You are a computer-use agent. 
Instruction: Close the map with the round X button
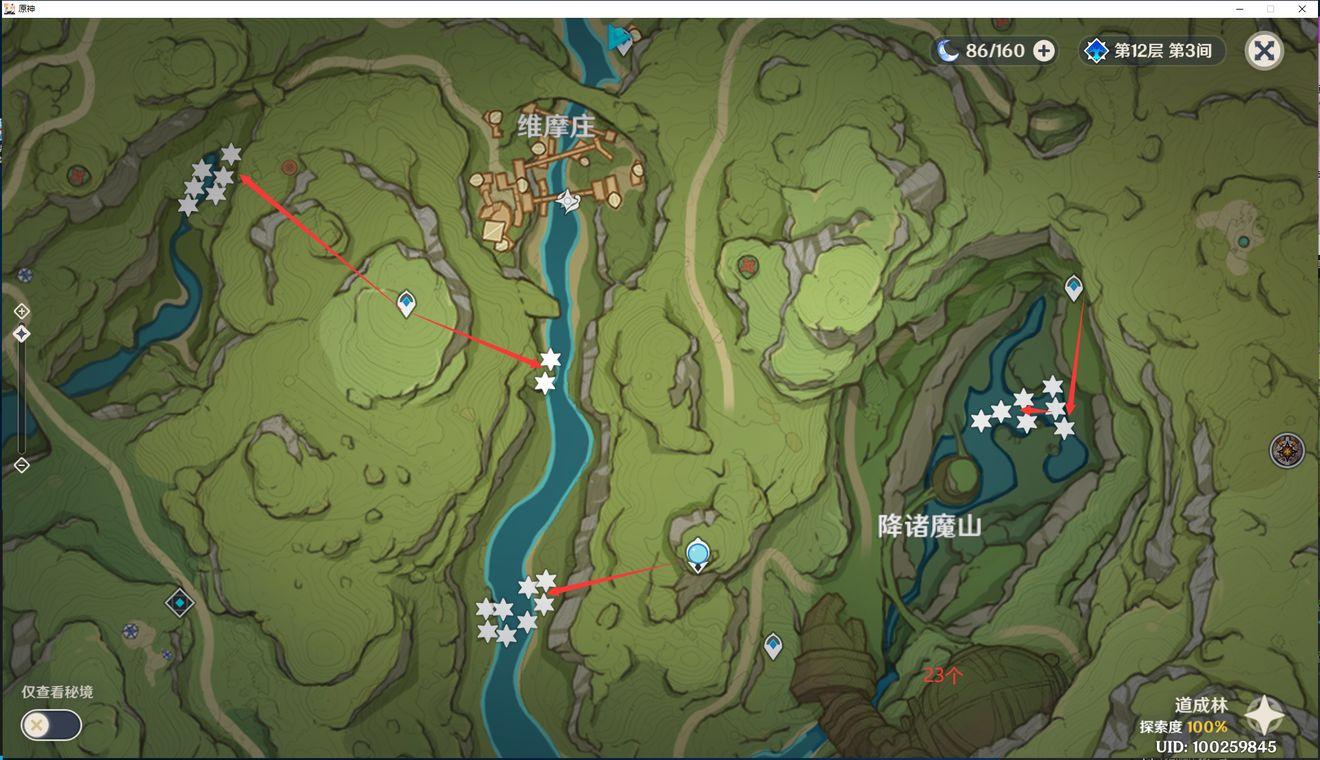click(1263, 50)
